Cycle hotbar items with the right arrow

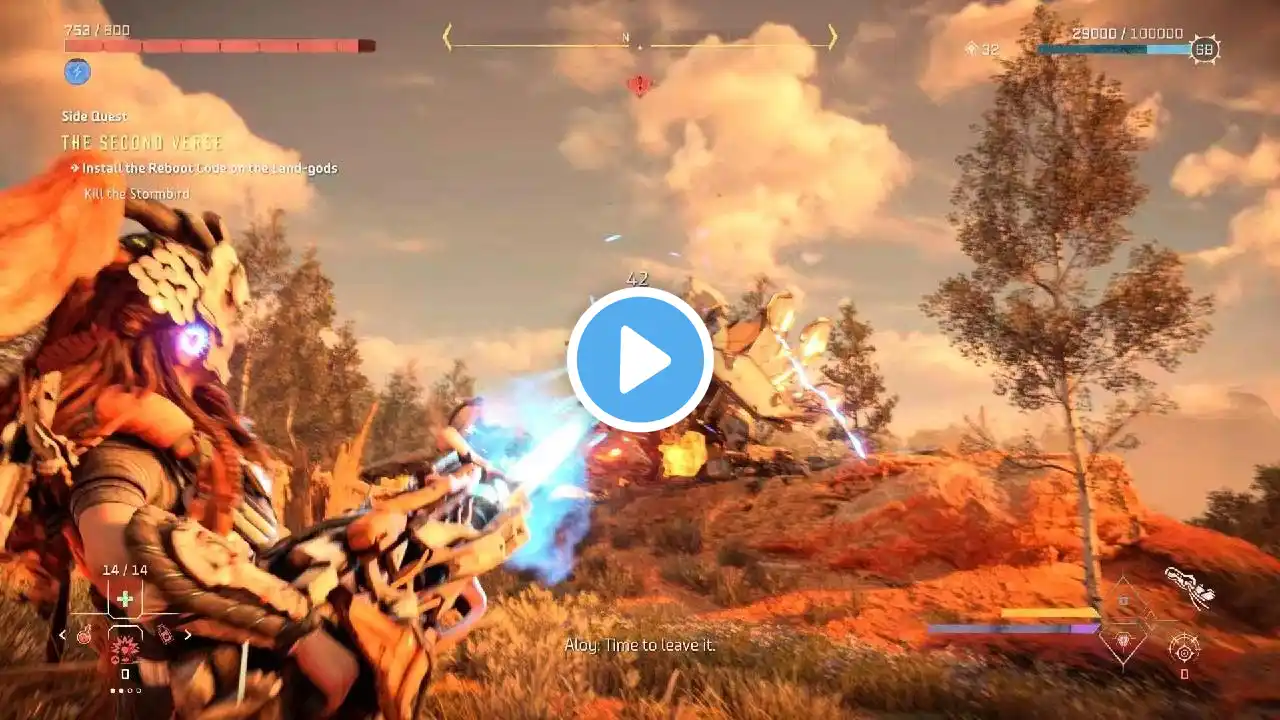tap(187, 635)
